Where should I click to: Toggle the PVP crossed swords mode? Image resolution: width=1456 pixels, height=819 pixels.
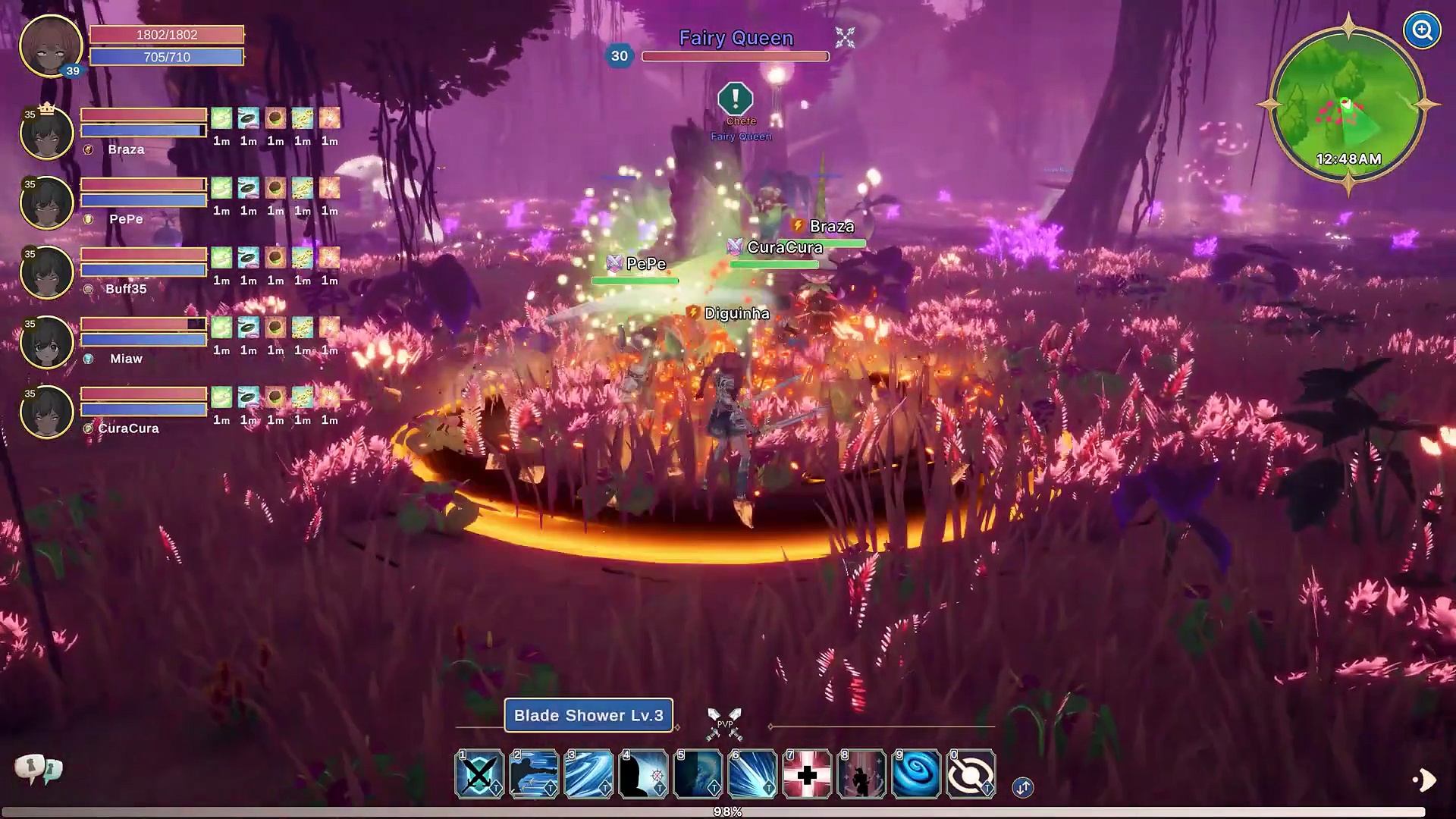(x=724, y=724)
